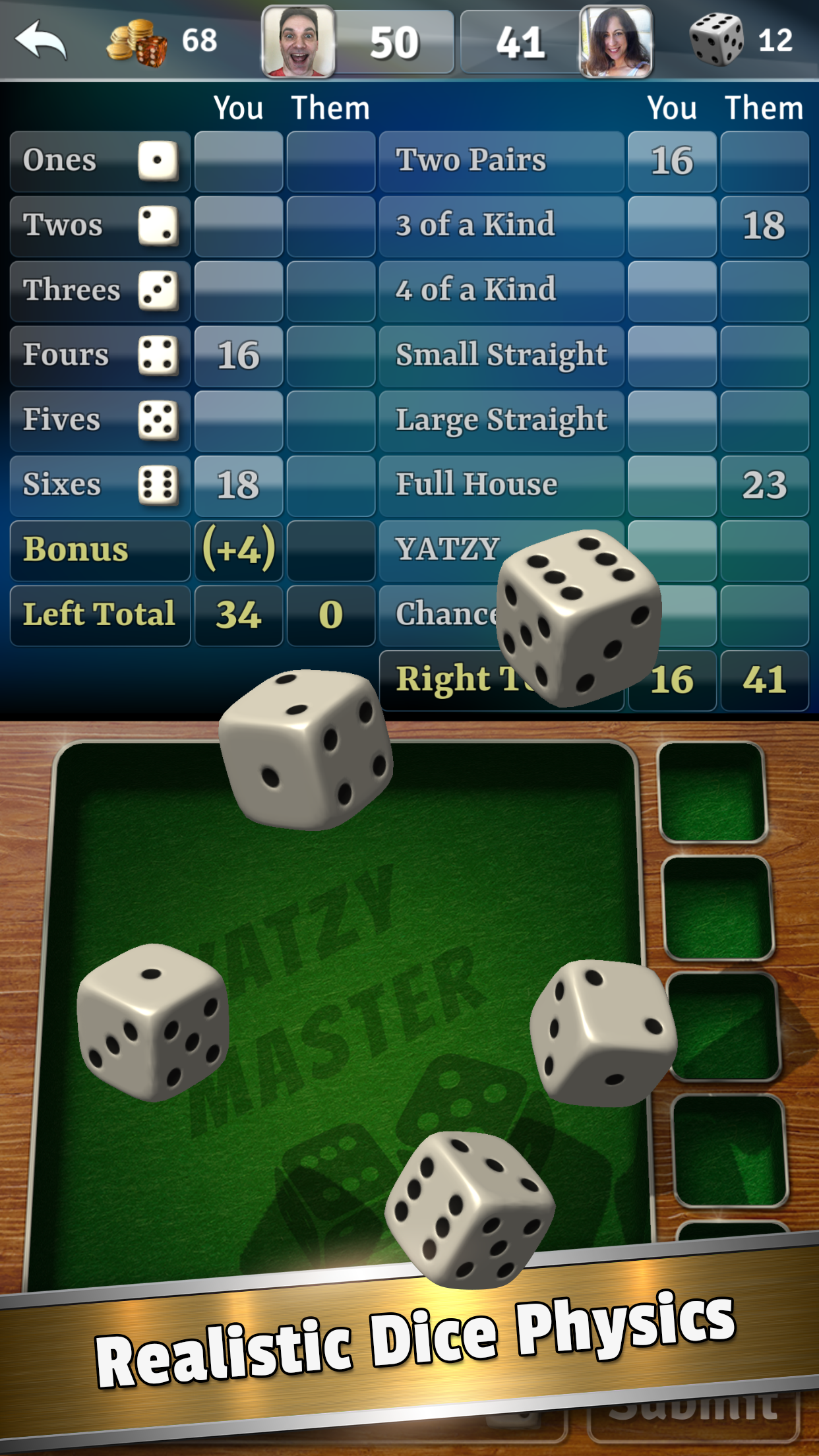View your player avatar
The width and height of the screenshot is (819, 1456).
(x=298, y=42)
